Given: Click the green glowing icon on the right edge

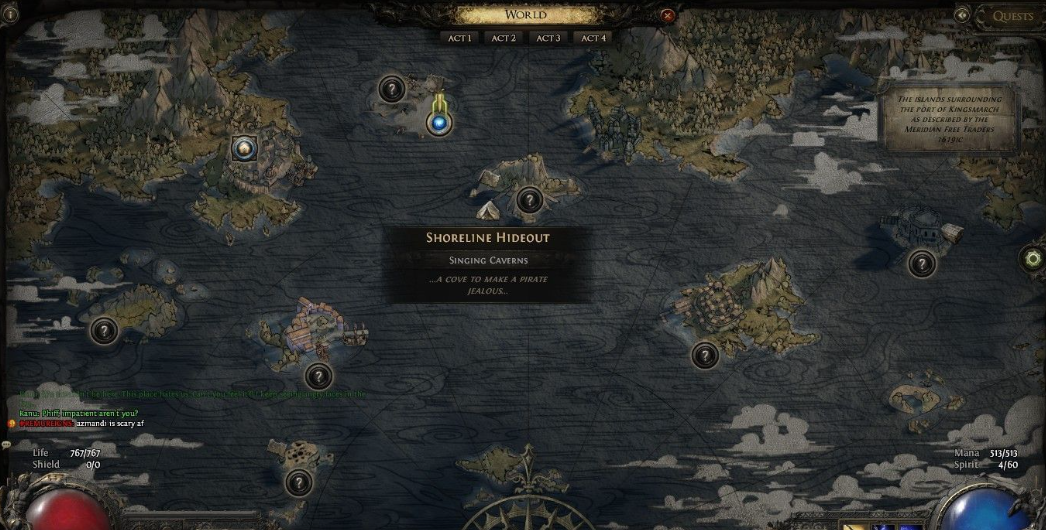Looking at the screenshot, I should (x=1033, y=259).
